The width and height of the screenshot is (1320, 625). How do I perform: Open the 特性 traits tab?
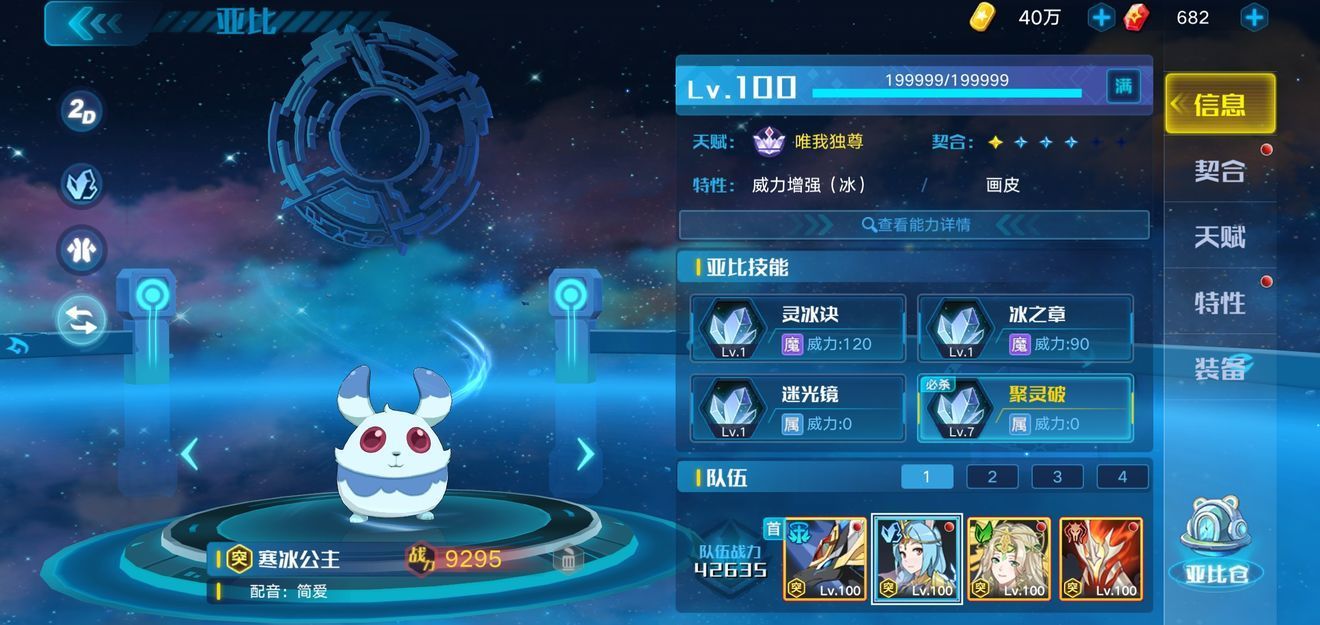coord(1220,302)
